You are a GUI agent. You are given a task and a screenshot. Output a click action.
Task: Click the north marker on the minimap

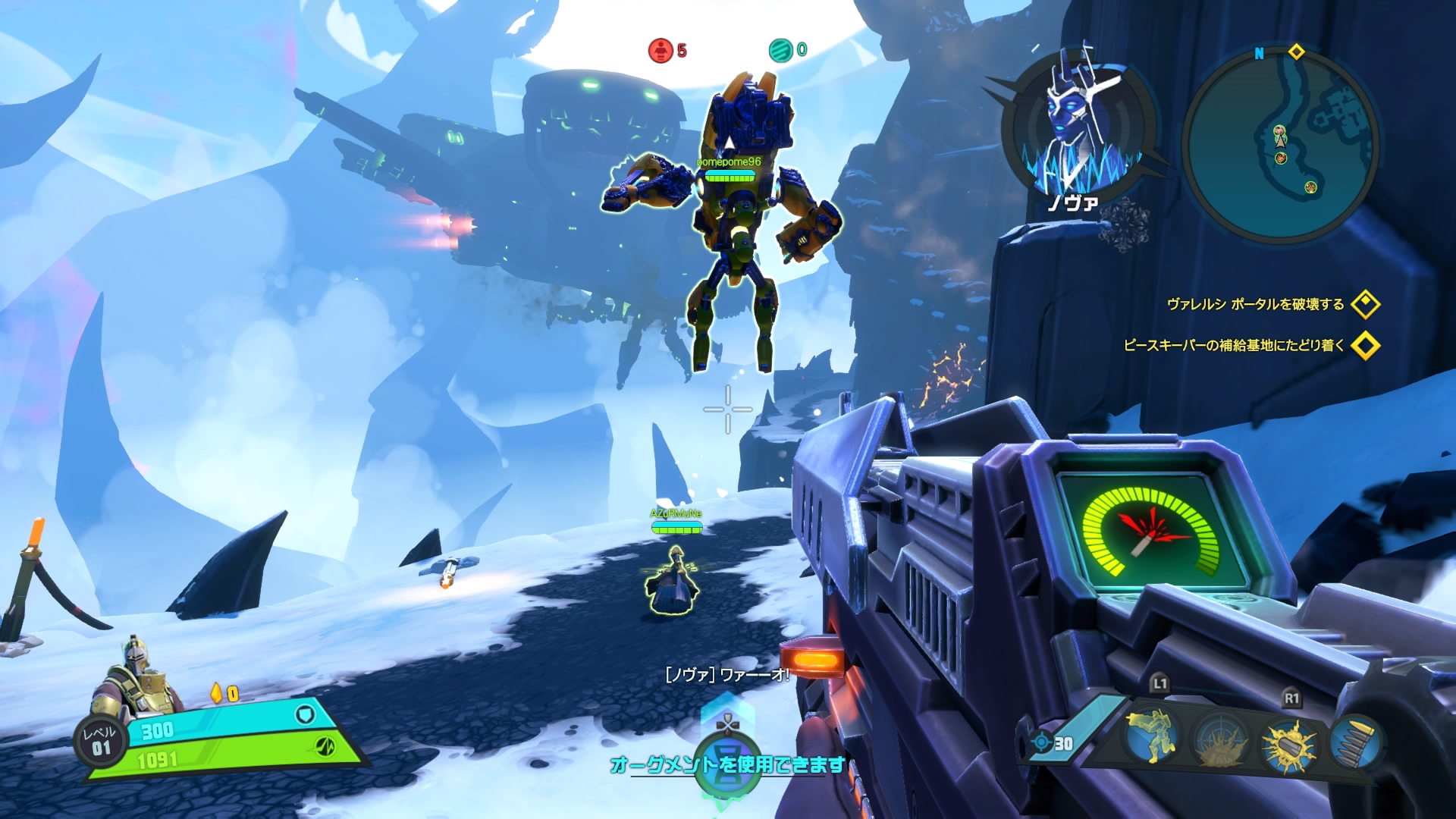(x=1259, y=53)
